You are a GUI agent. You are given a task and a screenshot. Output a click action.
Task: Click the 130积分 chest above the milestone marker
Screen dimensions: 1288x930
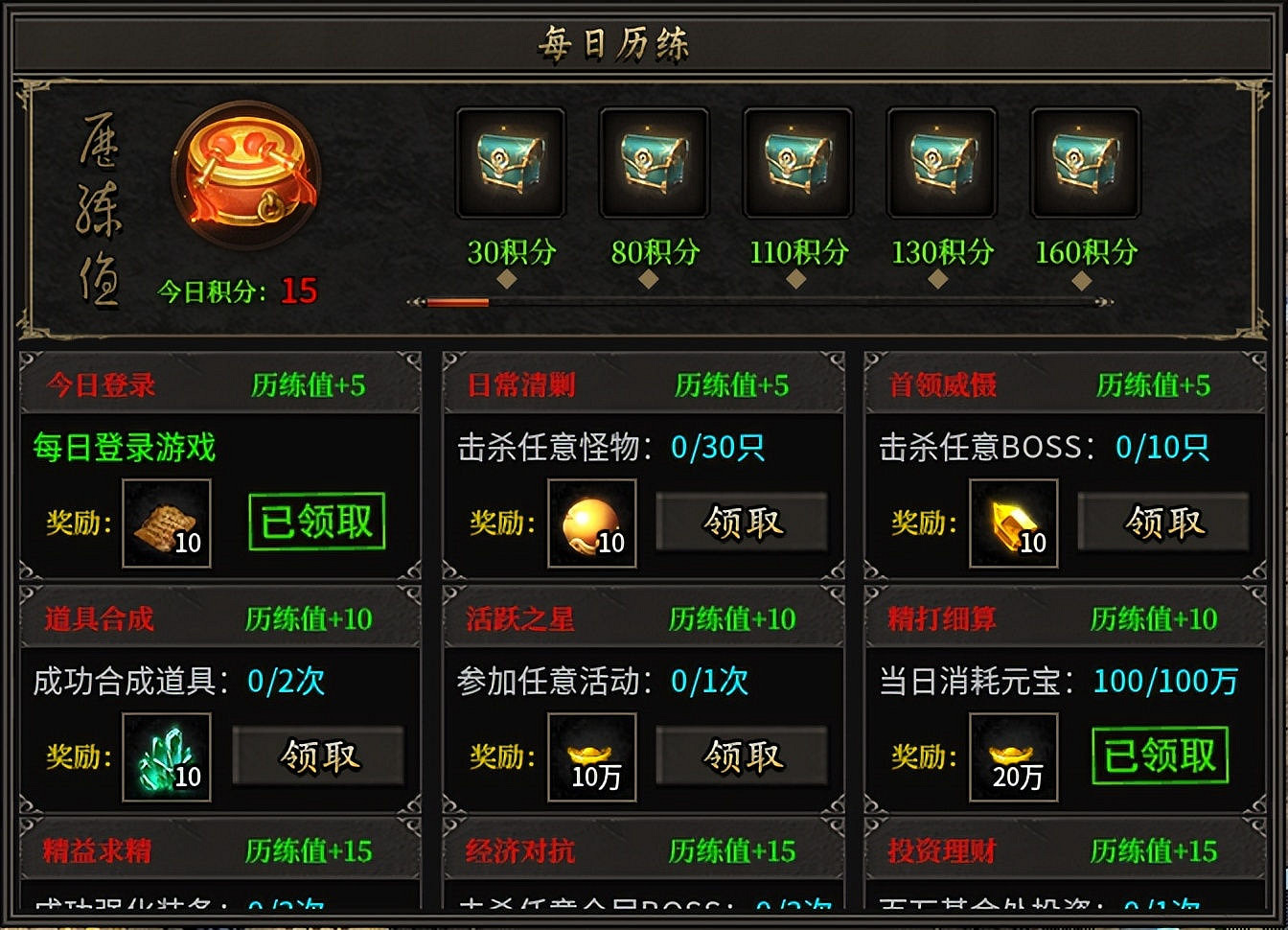941,163
